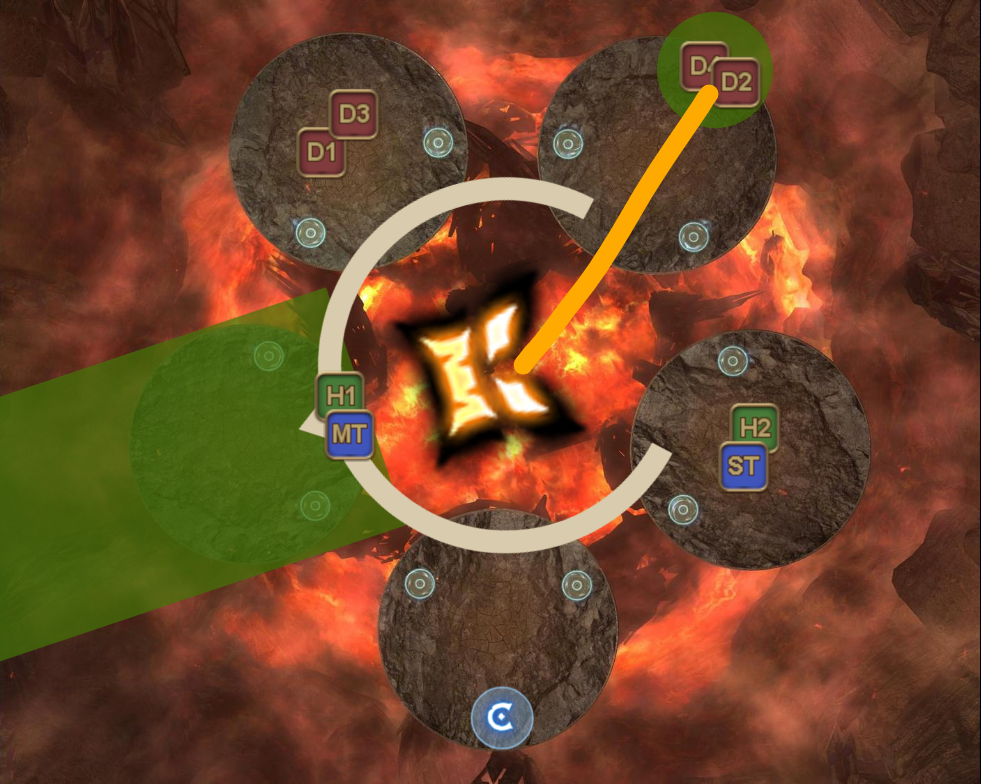Select the ST off-tank marker
Screen dimensions: 981x784
click(743, 466)
